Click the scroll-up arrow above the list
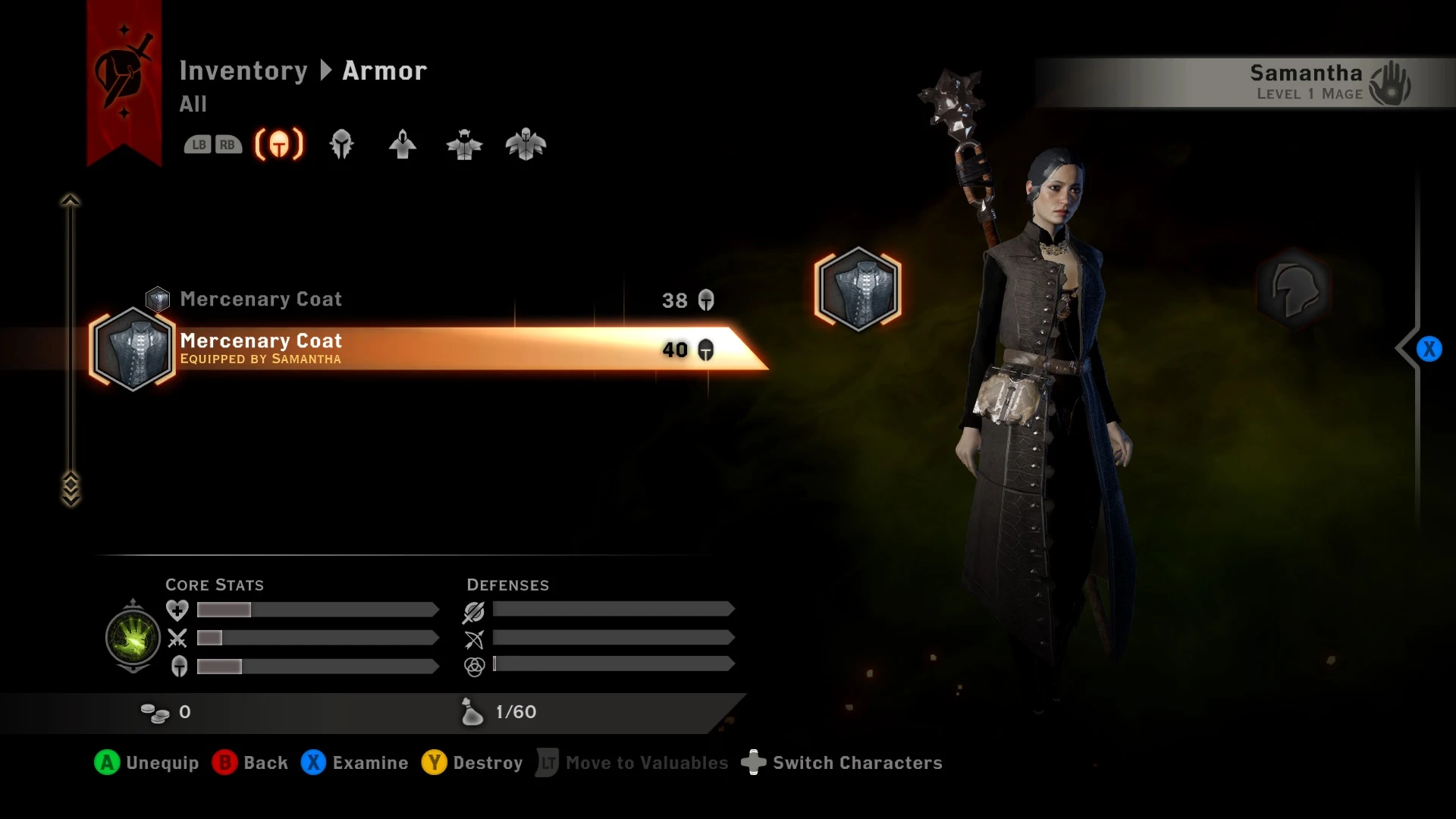 click(70, 199)
